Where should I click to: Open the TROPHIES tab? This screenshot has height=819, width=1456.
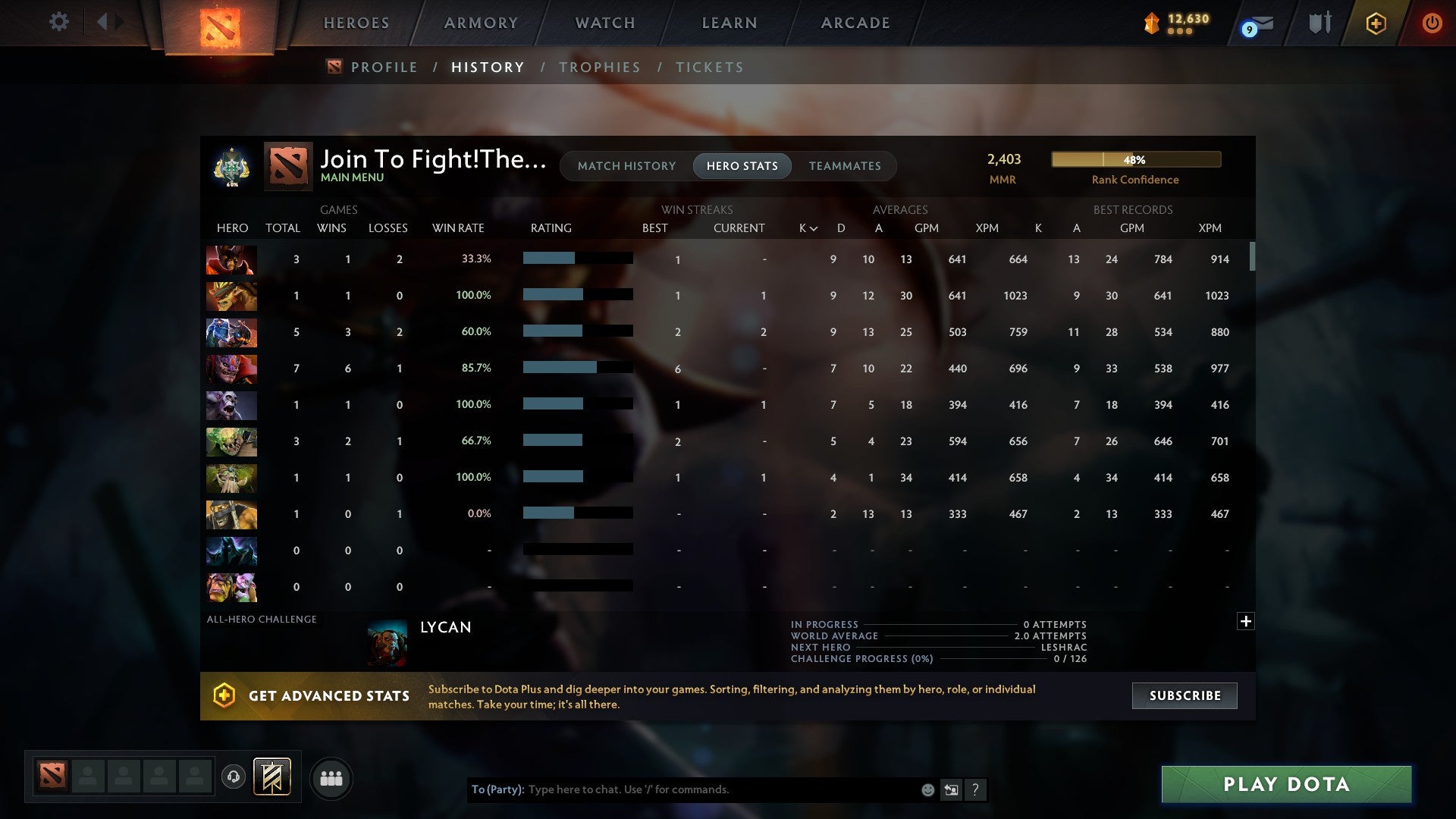tap(600, 67)
